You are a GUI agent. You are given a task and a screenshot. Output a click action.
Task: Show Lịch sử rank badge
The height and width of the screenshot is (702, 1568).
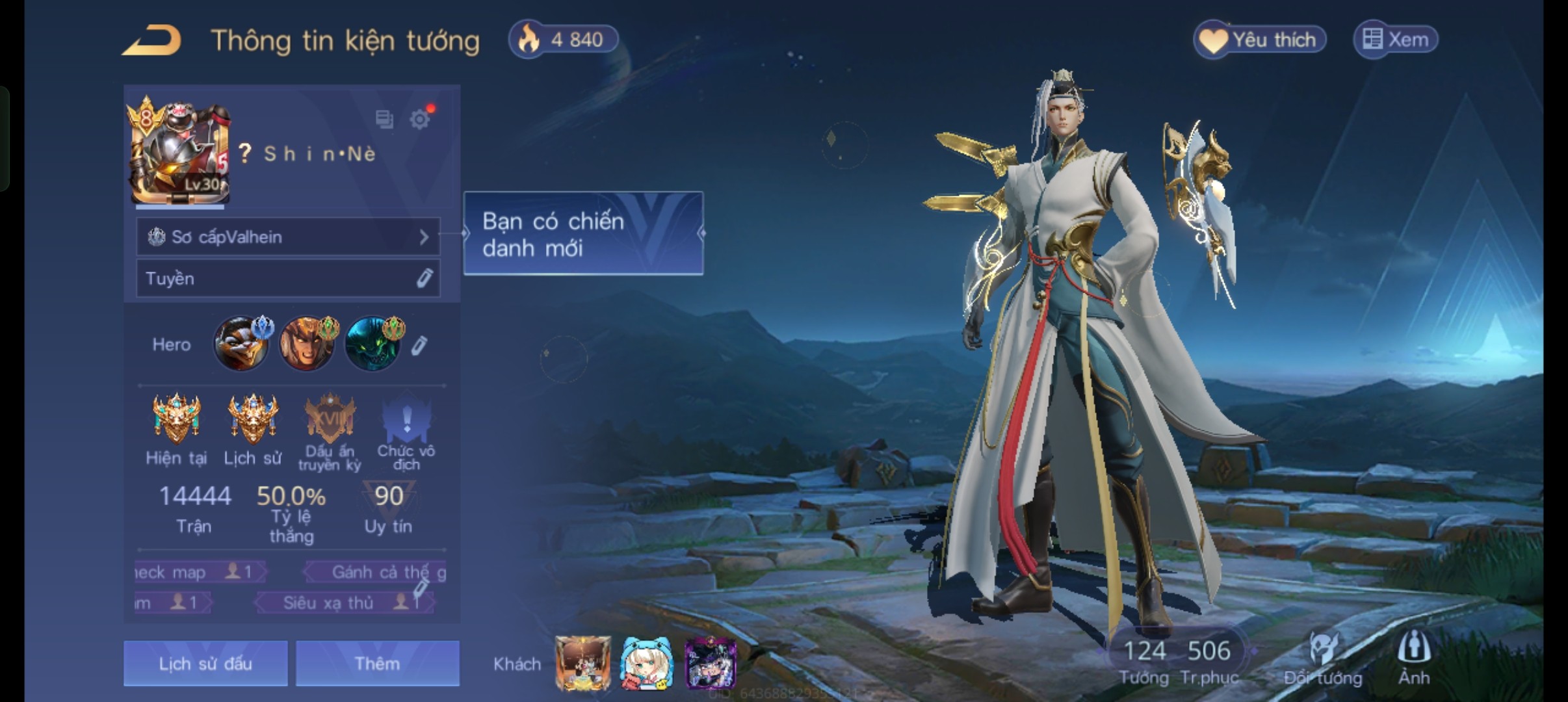click(x=253, y=418)
